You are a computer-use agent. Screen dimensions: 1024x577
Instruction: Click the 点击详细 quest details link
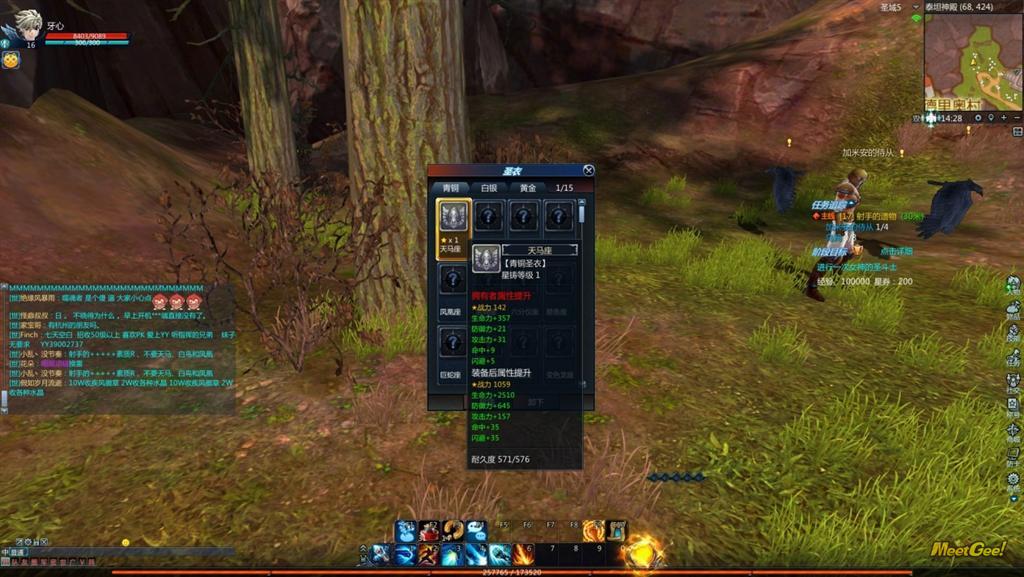(895, 251)
